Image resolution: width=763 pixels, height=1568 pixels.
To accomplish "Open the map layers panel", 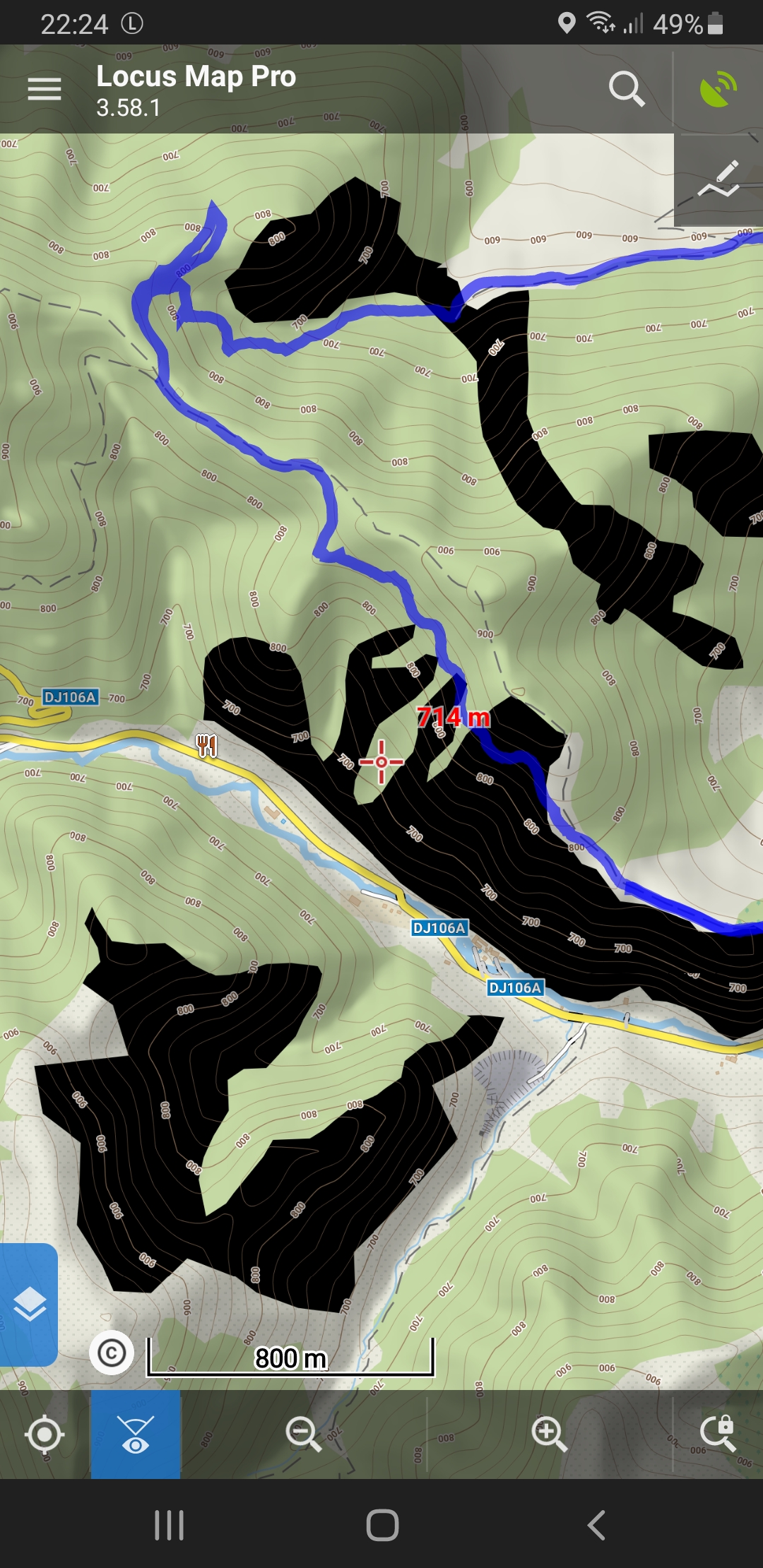I will point(29,1304).
